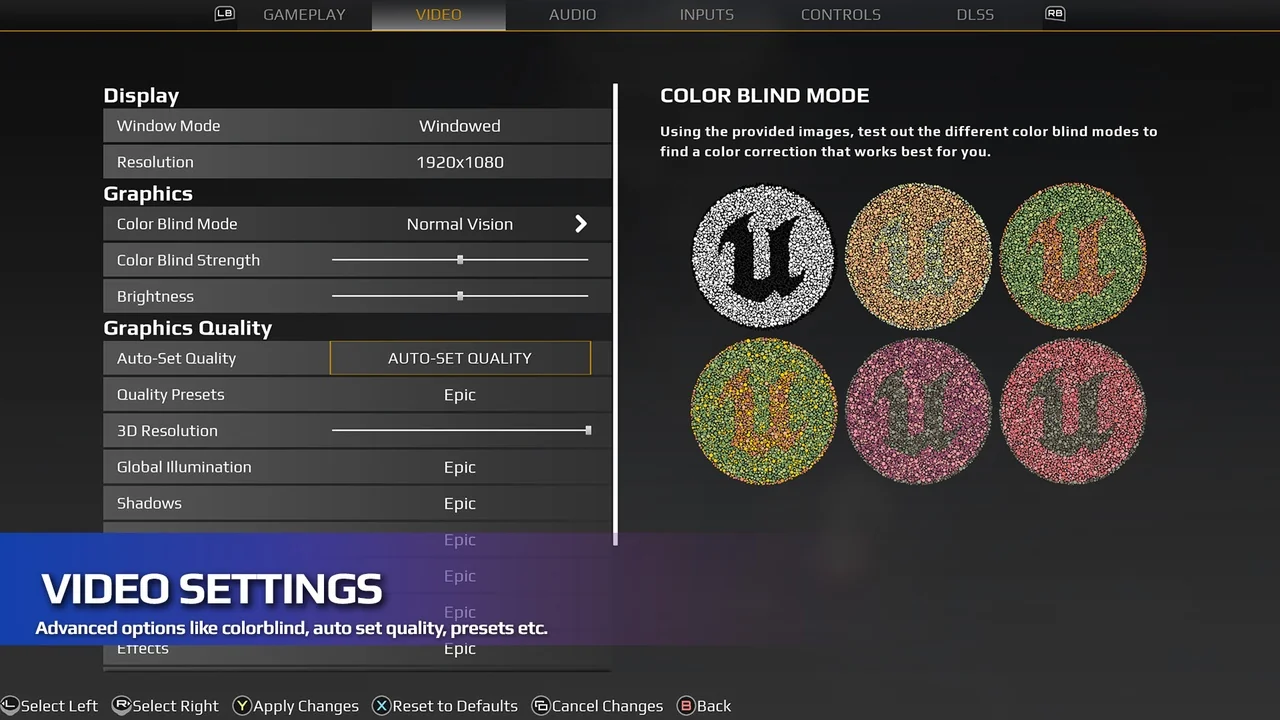Click the black and white test image

pos(763,256)
